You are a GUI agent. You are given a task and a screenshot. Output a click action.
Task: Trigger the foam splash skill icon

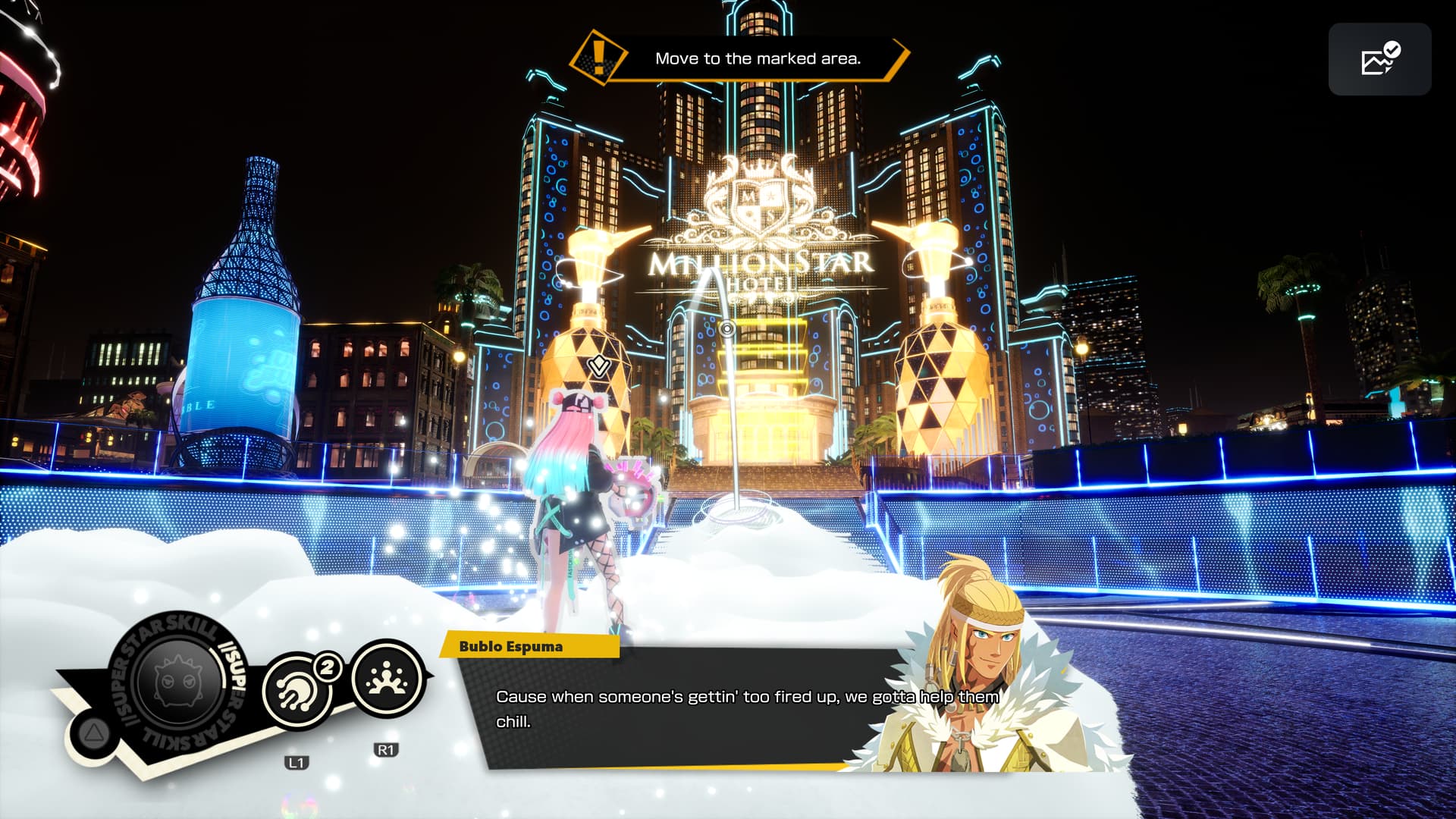[x=388, y=678]
